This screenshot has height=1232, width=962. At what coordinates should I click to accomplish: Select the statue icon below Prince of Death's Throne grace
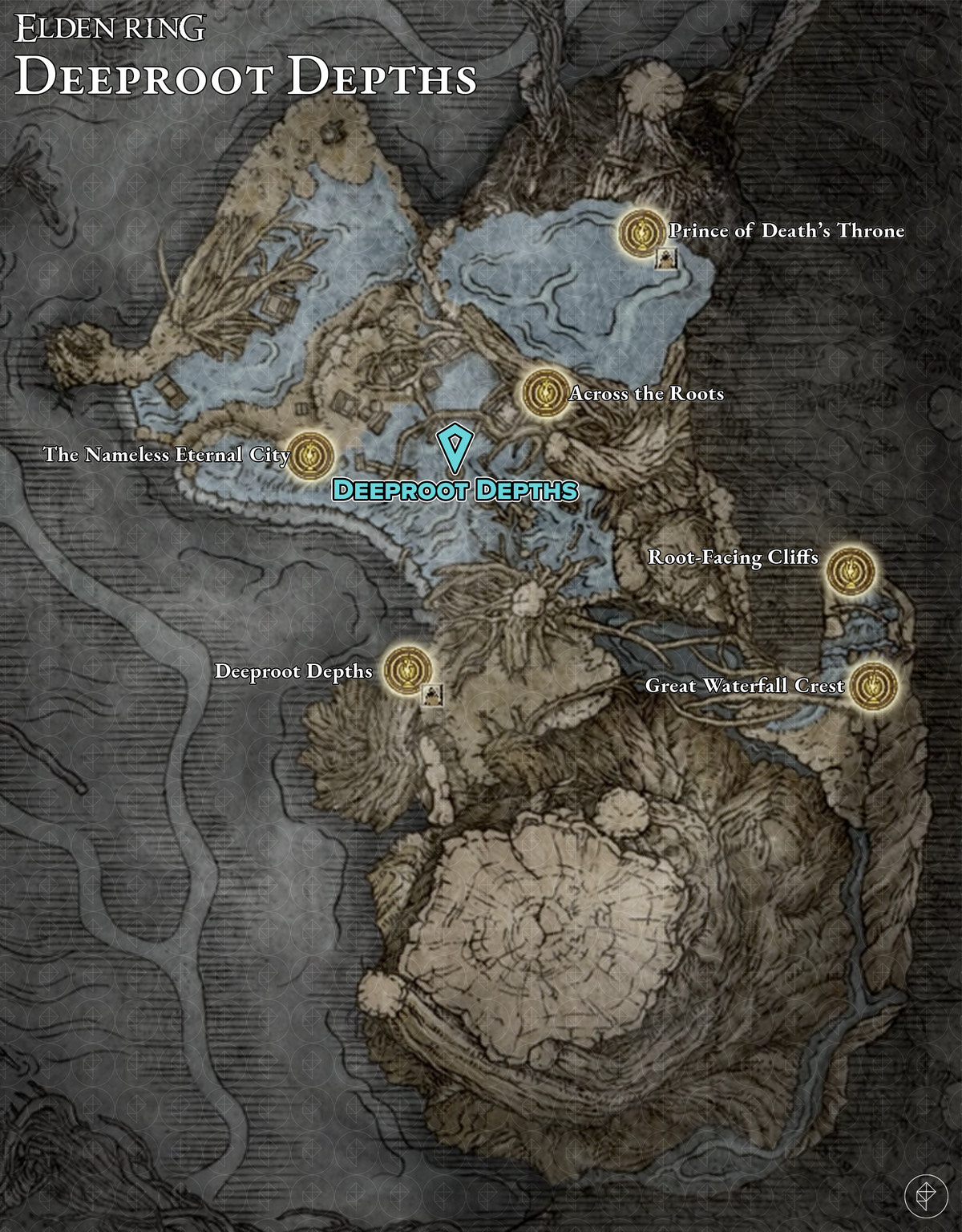[x=666, y=257]
